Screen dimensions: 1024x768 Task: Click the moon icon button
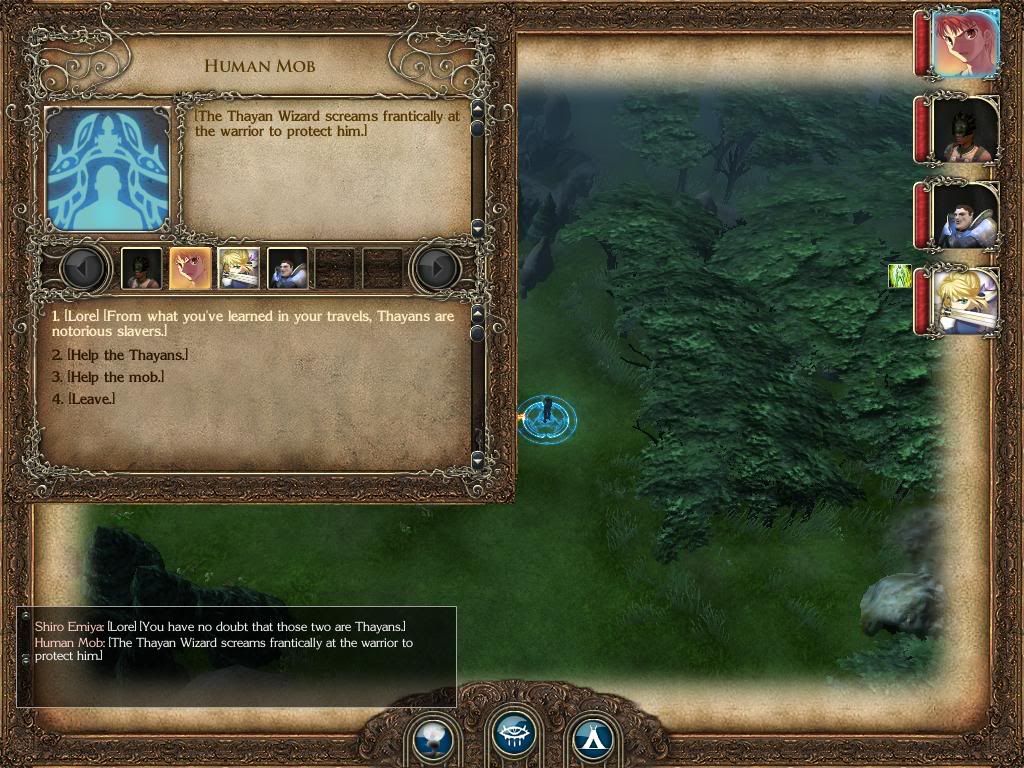tap(434, 741)
